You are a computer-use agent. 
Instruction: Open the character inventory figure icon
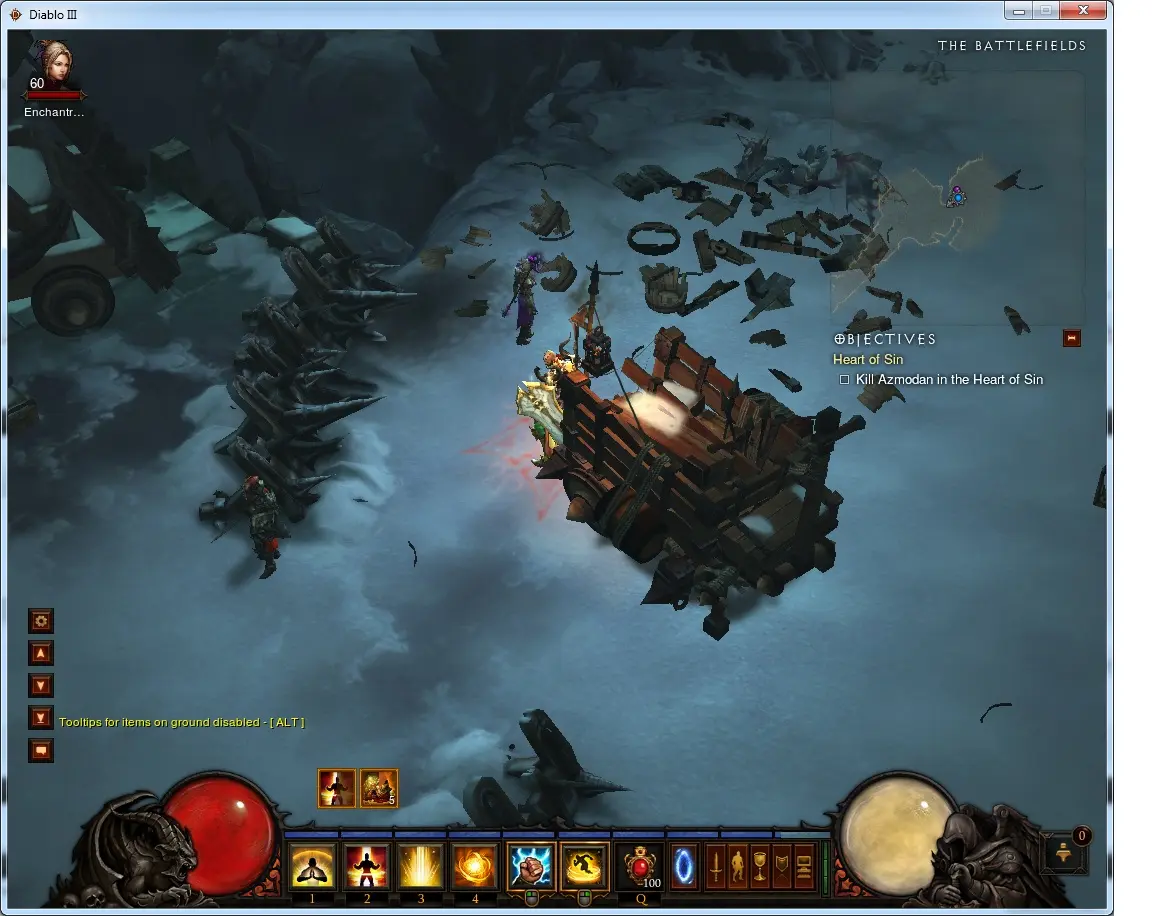737,866
